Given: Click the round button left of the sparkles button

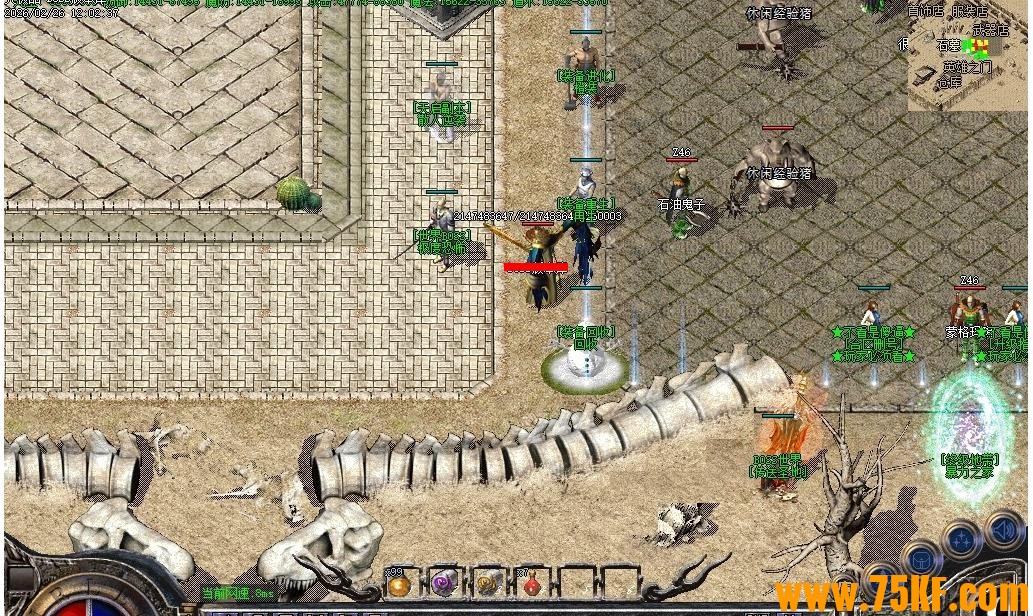Looking at the screenshot, I should pos(920,558).
